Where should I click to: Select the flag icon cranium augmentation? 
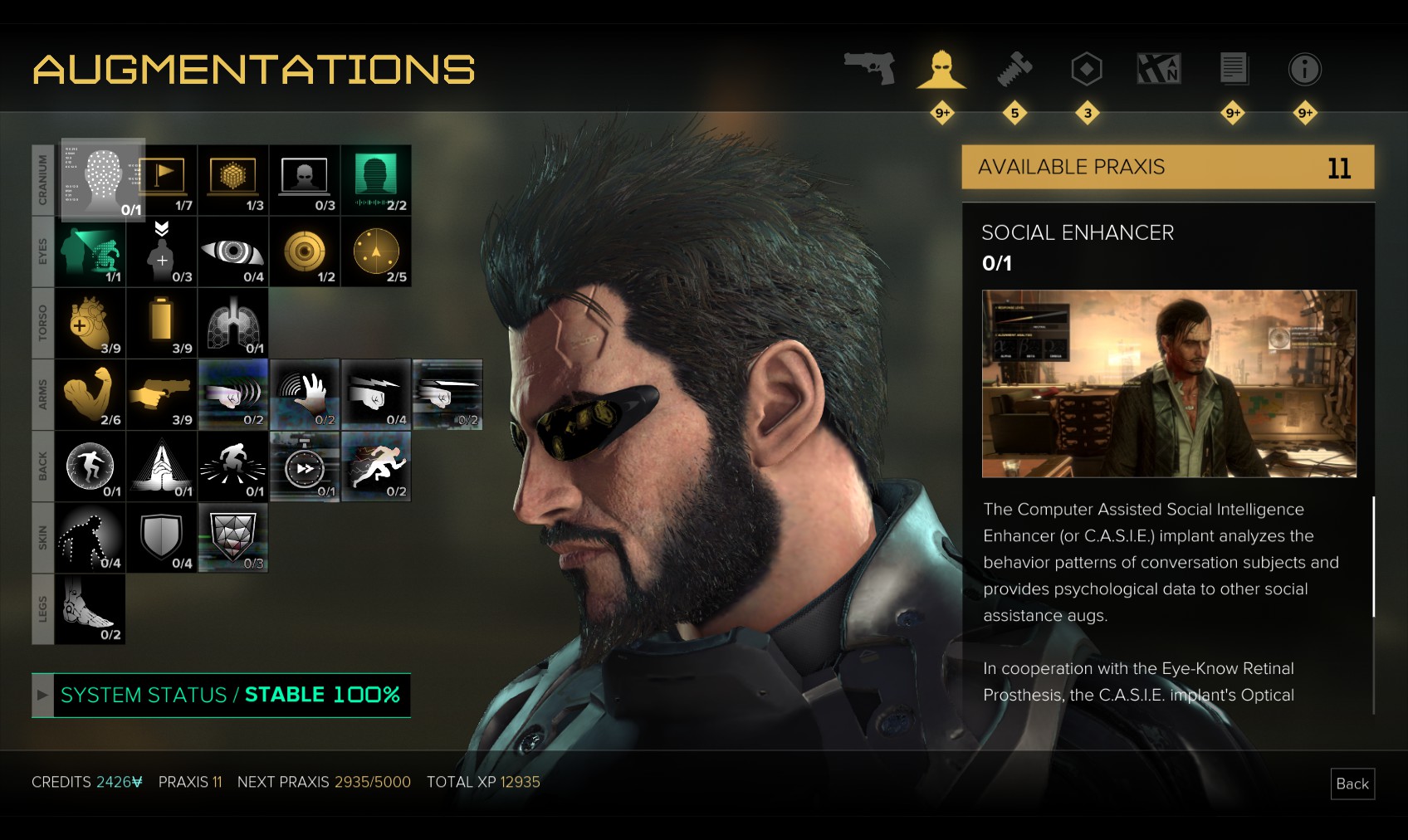point(162,179)
